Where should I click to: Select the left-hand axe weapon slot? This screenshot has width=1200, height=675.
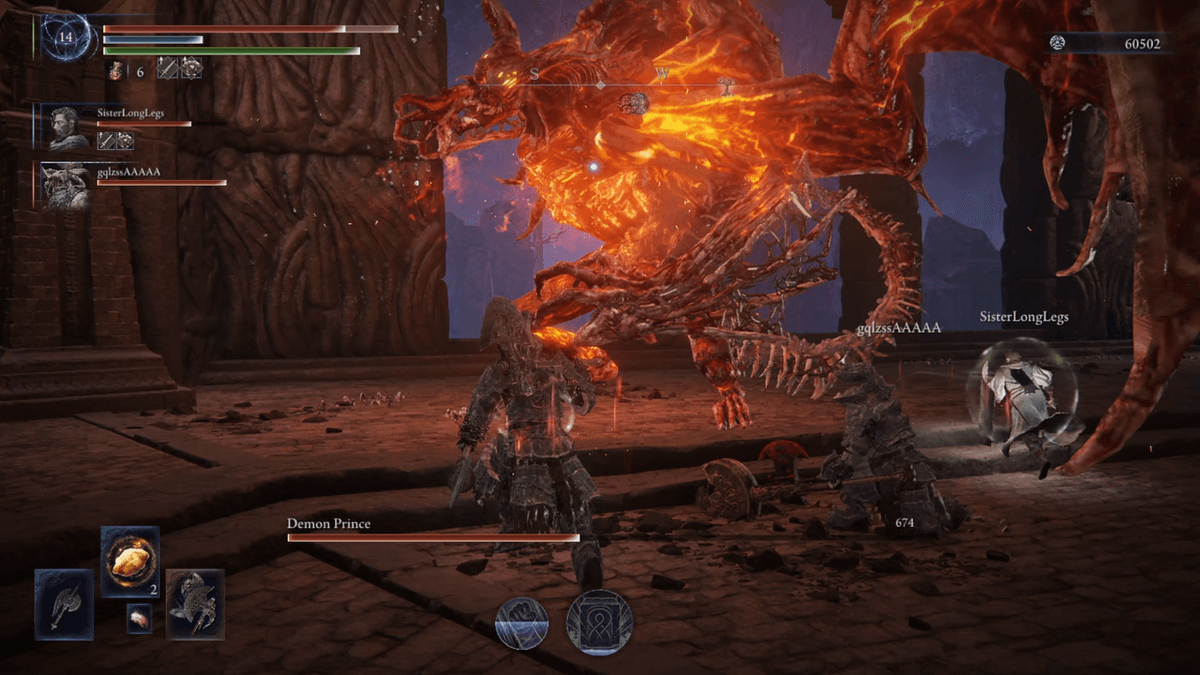[64, 604]
